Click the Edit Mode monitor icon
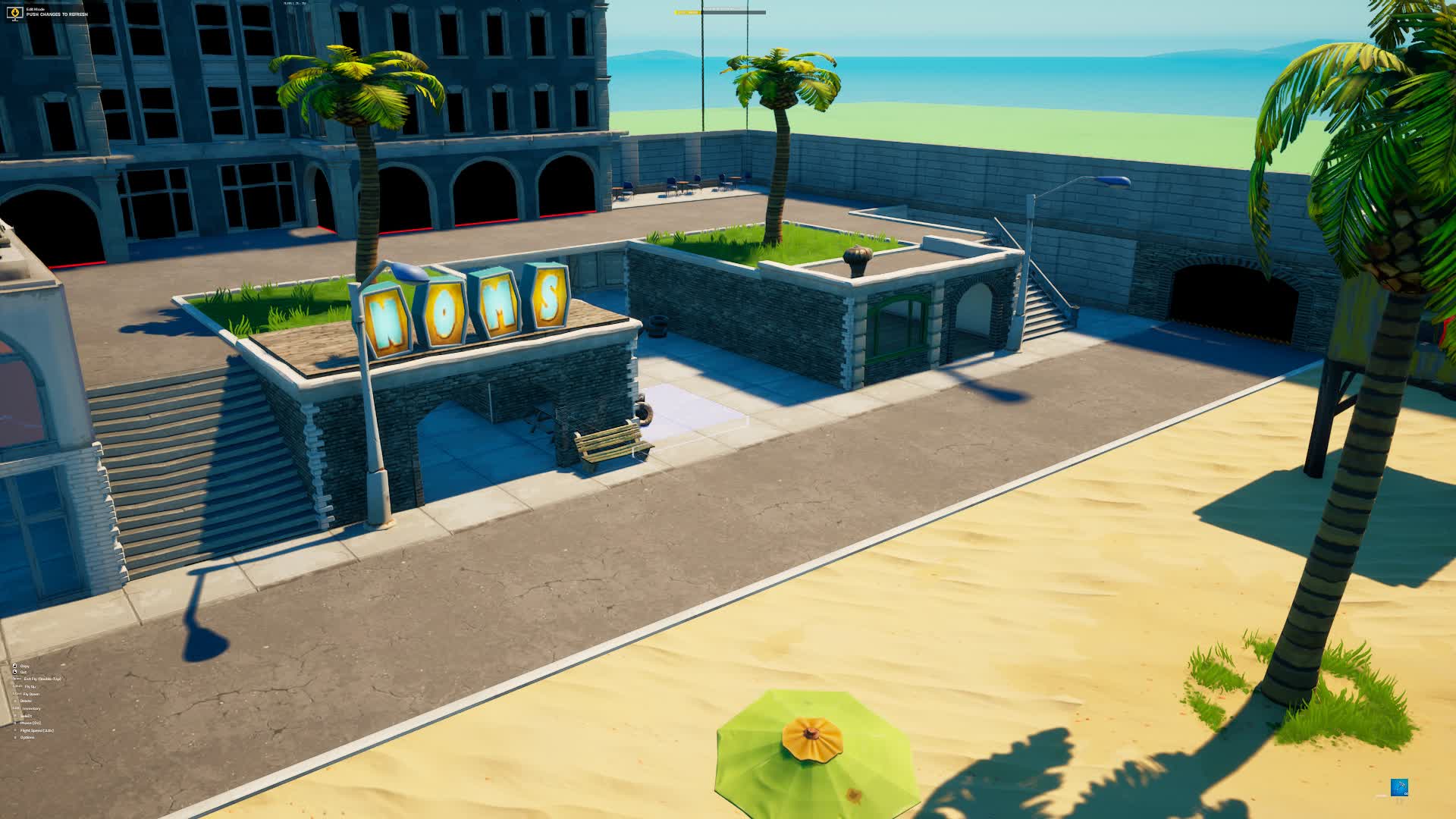Viewport: 1456px width, 819px height. point(15,13)
